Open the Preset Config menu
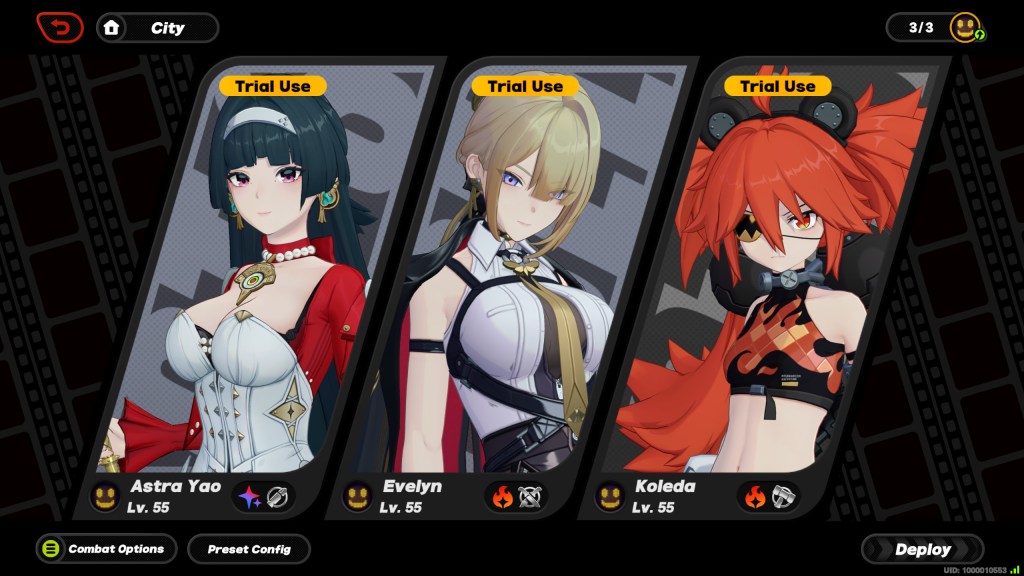The width and height of the screenshot is (1024, 576). click(x=249, y=549)
